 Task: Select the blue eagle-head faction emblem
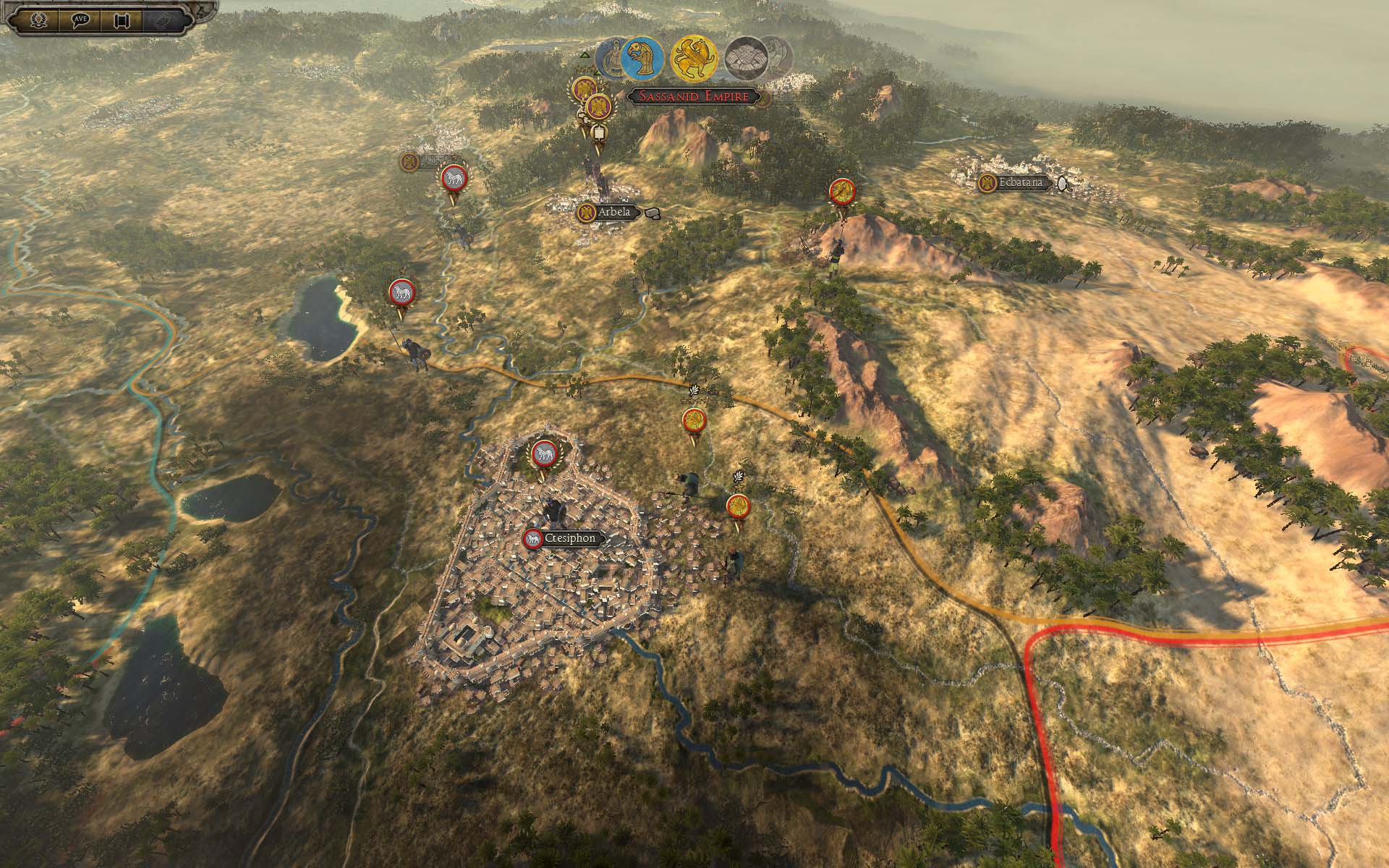(642, 57)
